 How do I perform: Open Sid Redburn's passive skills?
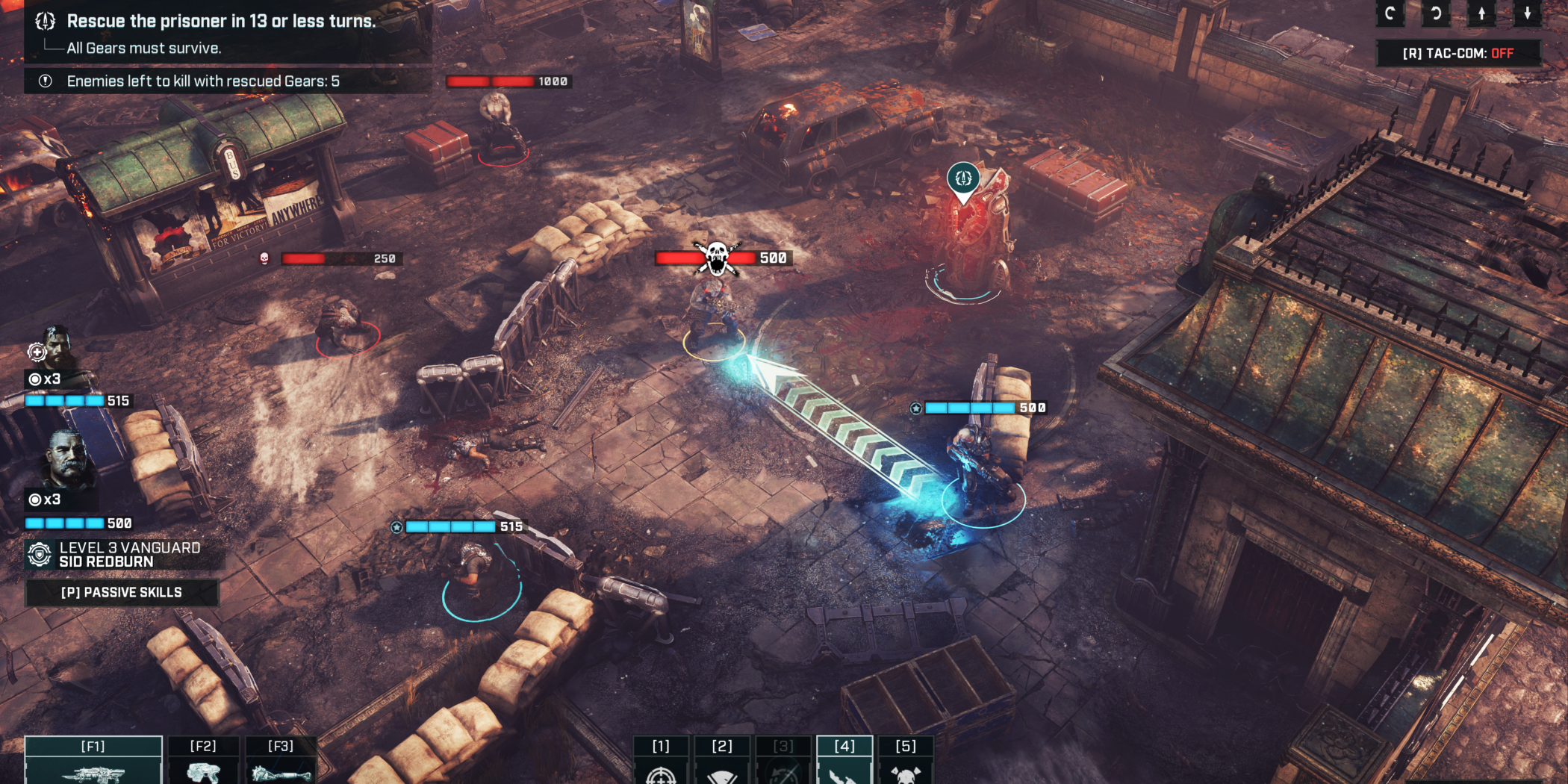pyautogui.click(x=122, y=592)
